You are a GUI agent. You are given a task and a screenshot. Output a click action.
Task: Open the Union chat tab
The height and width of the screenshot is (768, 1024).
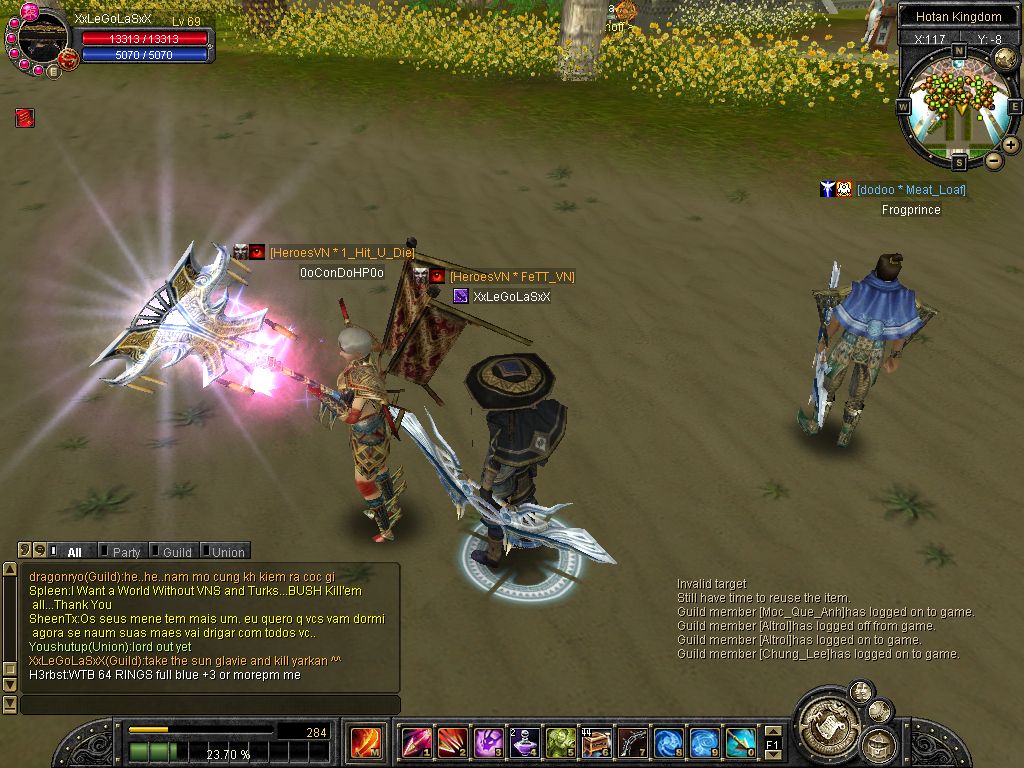227,551
